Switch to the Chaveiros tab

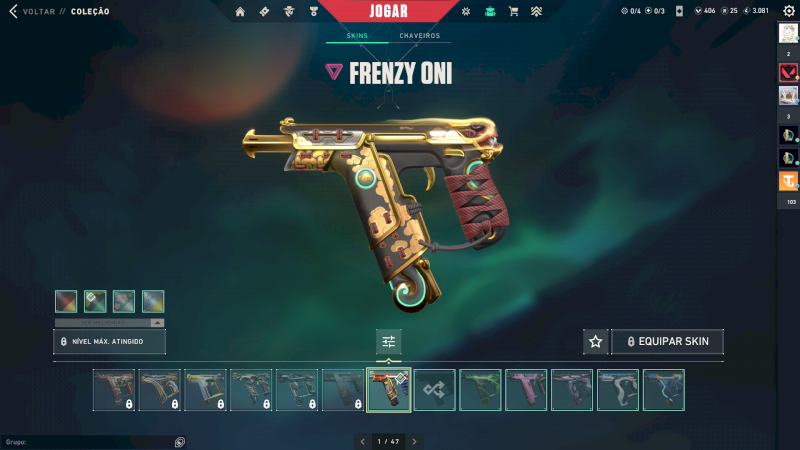coord(419,36)
